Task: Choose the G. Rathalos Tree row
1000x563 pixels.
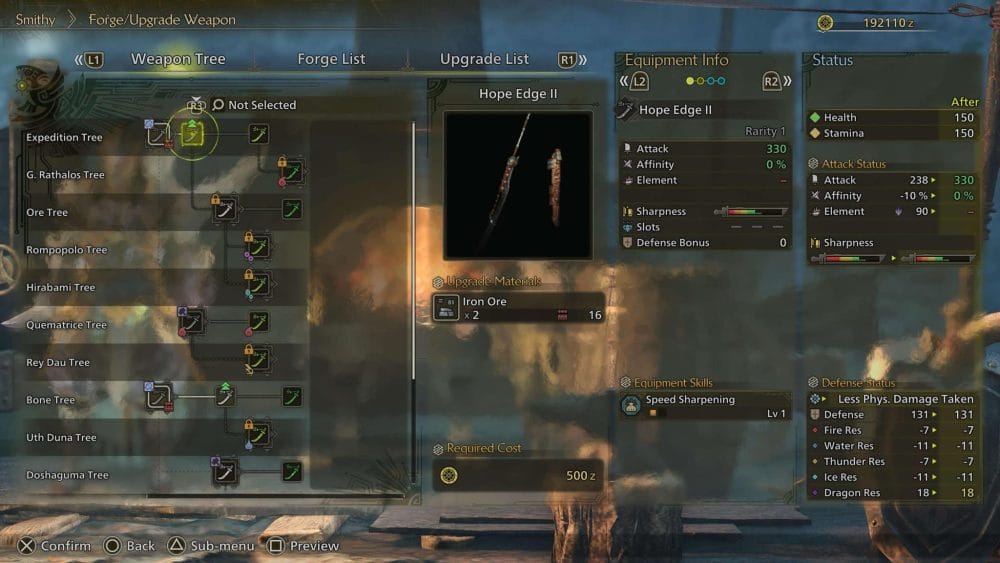Action: [66, 175]
